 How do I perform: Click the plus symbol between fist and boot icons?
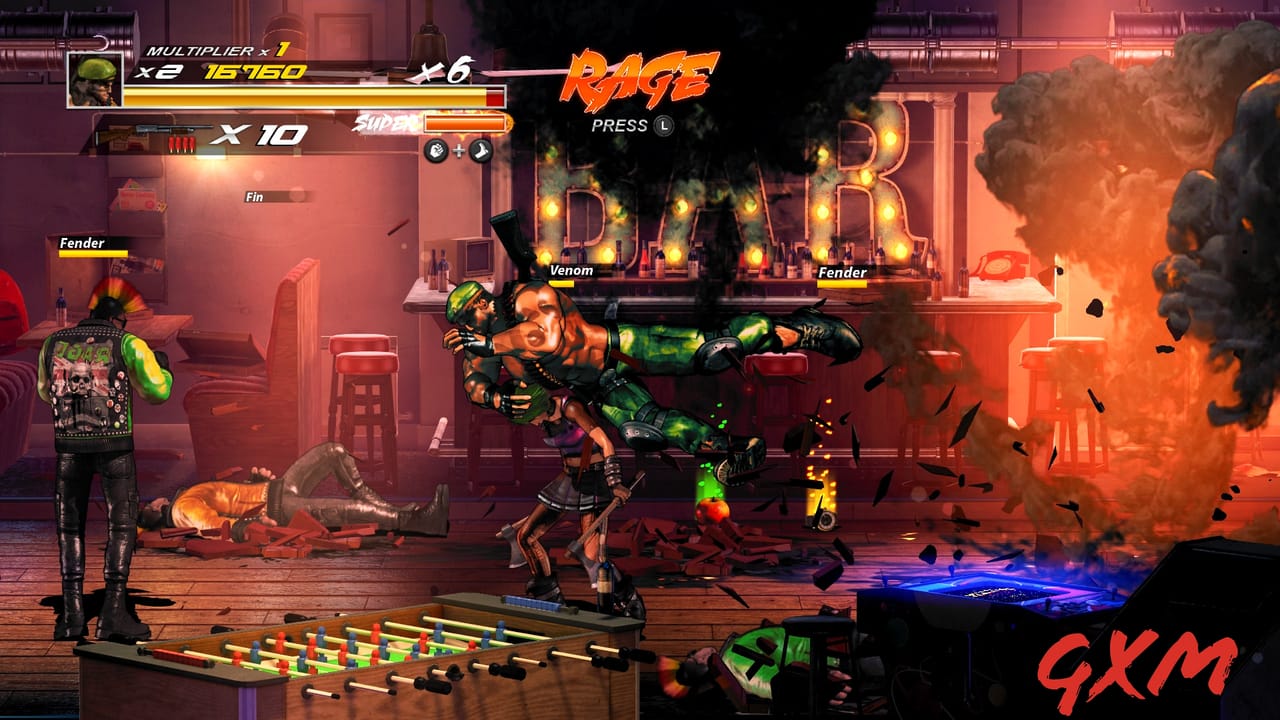(459, 150)
